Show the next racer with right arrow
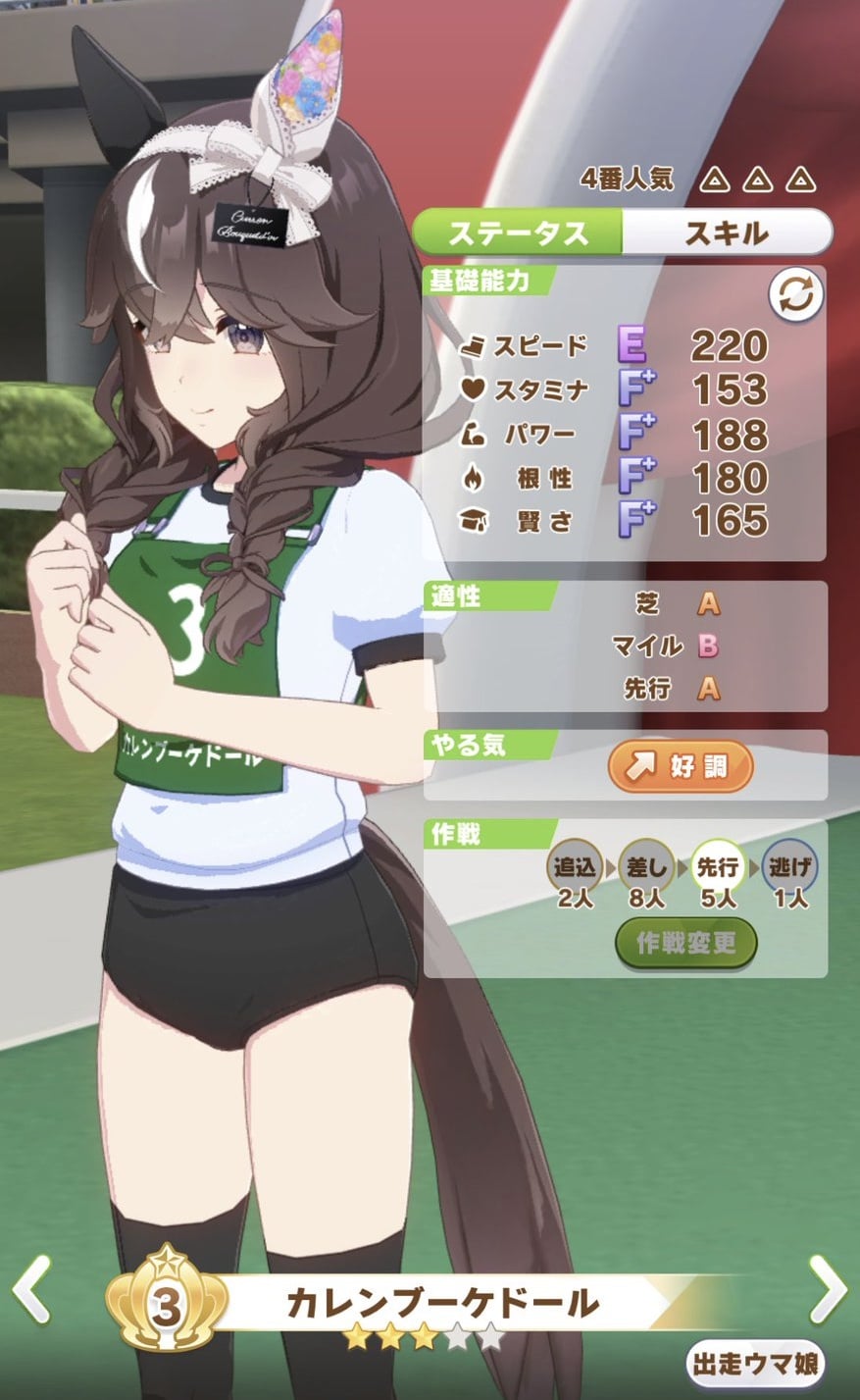 pyautogui.click(x=827, y=1289)
